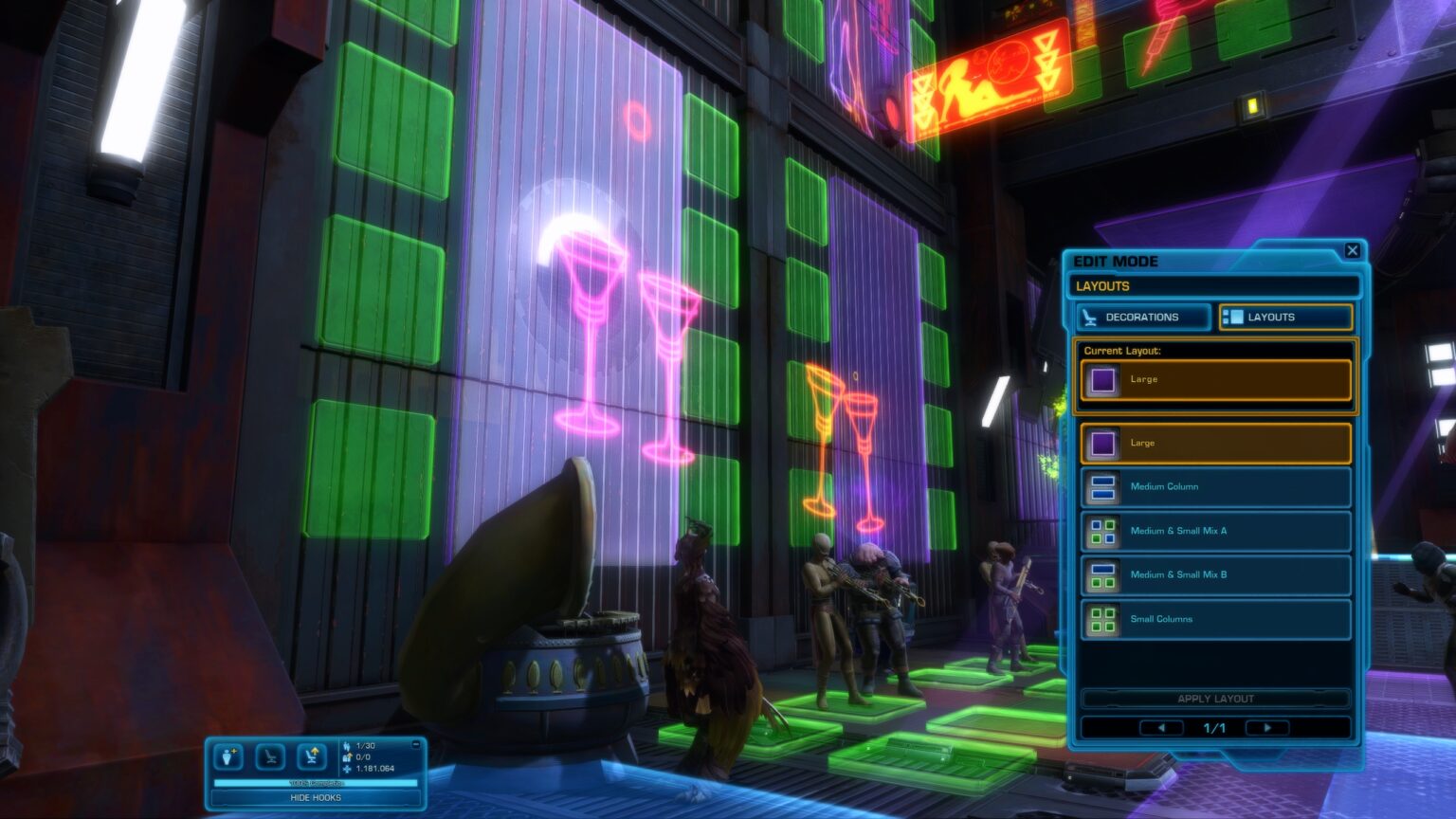Click the Medium & Small Mix A grid icon

1102,531
